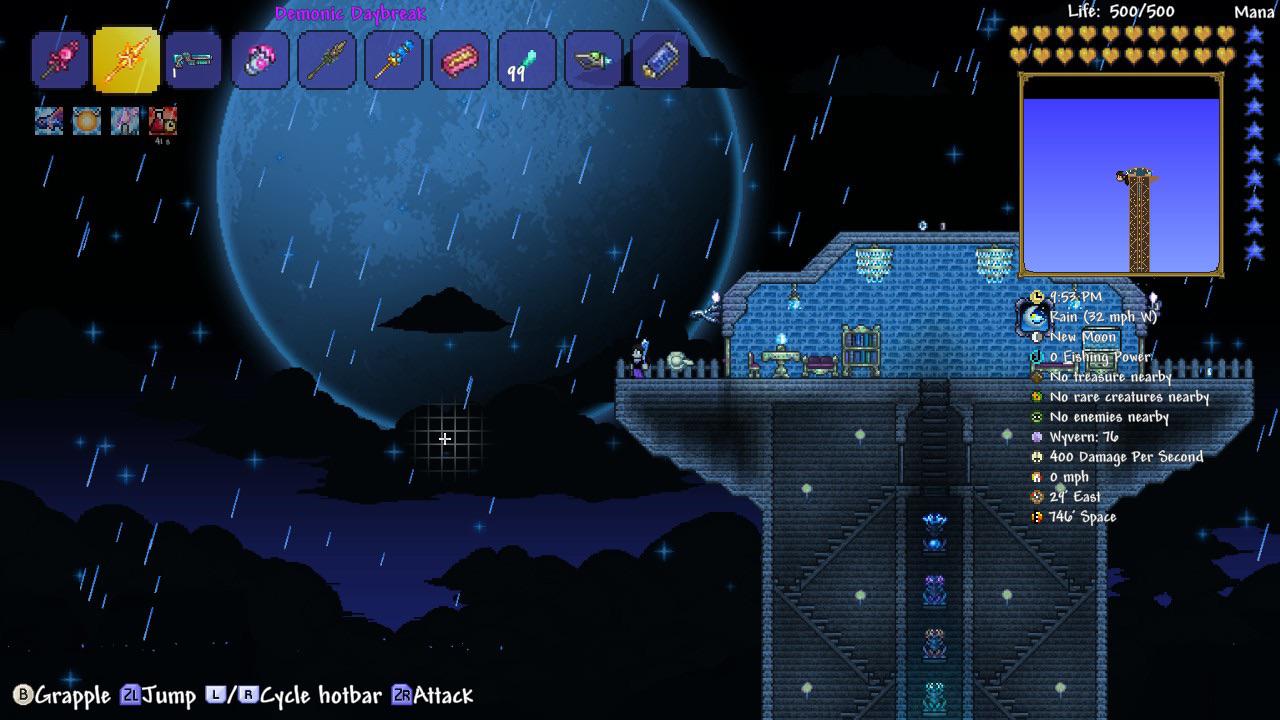Click the Cell Phone in the last hotbar slot

point(660,61)
